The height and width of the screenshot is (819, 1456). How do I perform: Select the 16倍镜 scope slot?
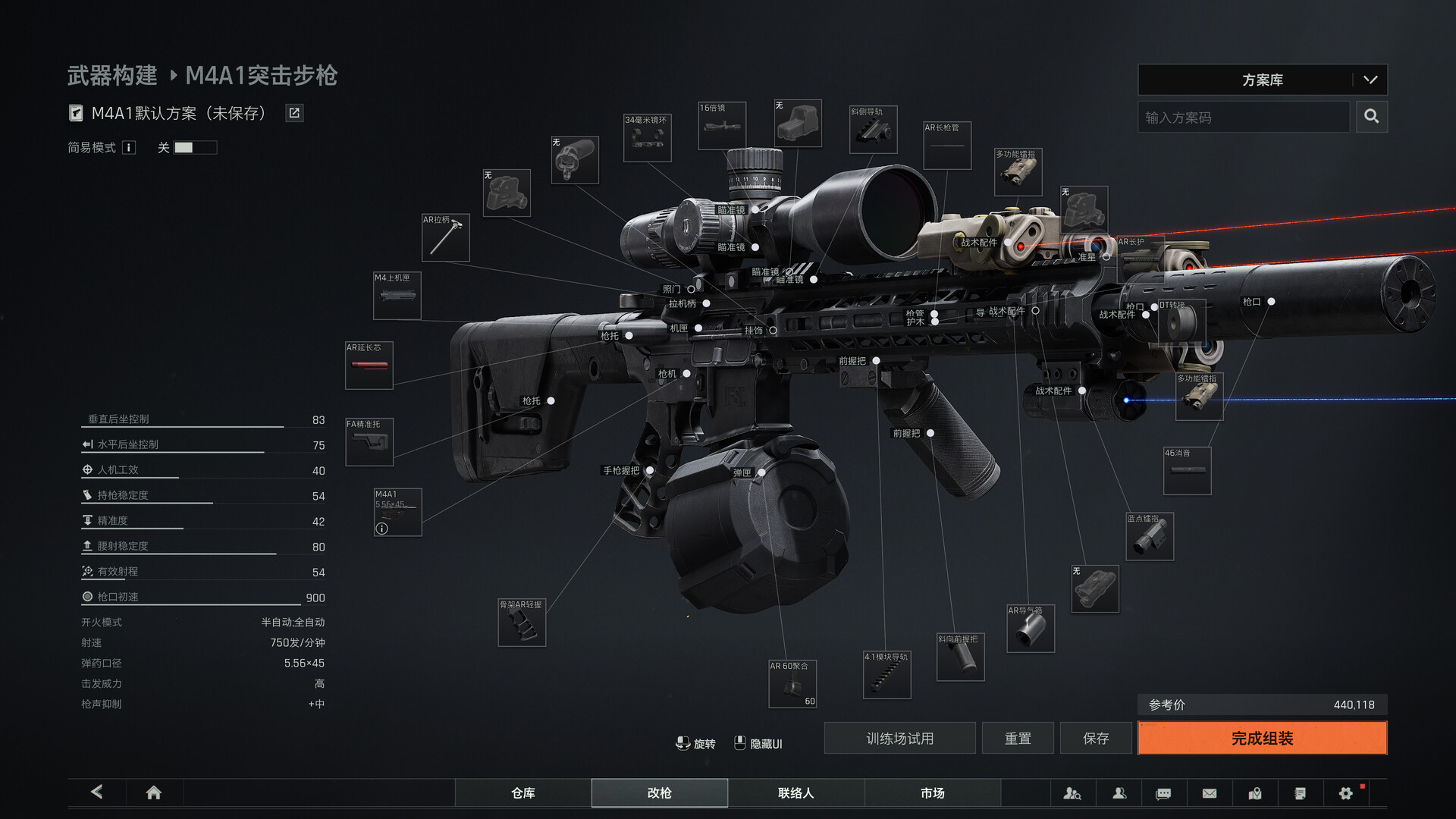tap(721, 126)
